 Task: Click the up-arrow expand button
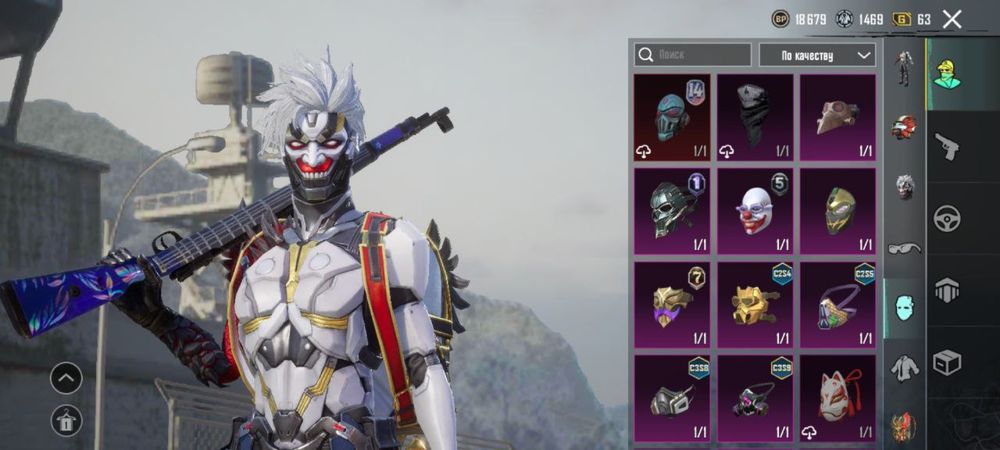point(66,378)
